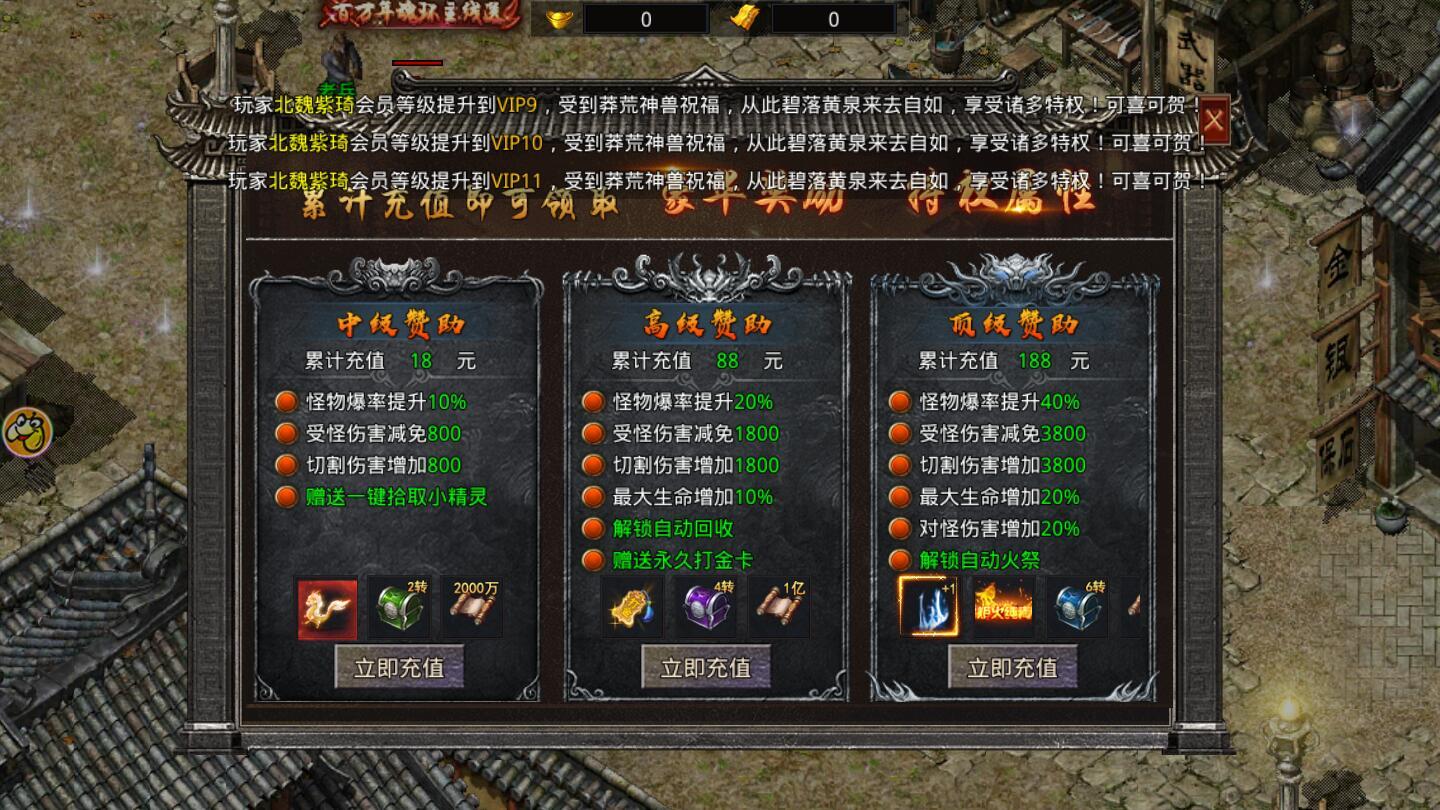1440x810 pixels.
Task: Select the purple 4转 chest reward
Action: pos(707,606)
